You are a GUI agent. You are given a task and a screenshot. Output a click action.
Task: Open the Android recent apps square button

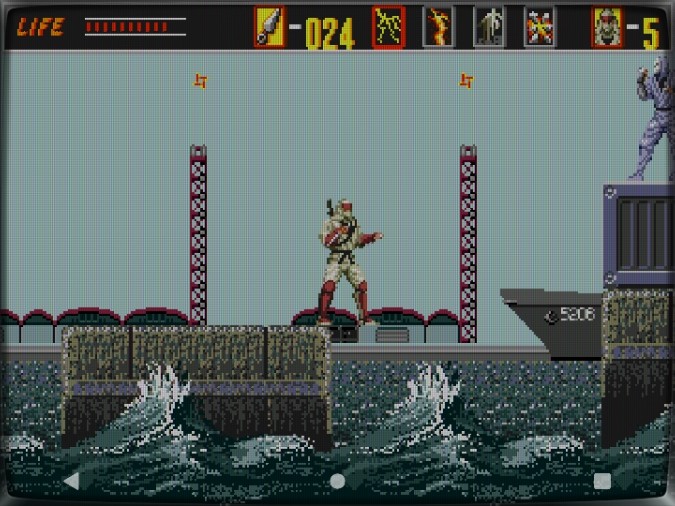(x=602, y=481)
